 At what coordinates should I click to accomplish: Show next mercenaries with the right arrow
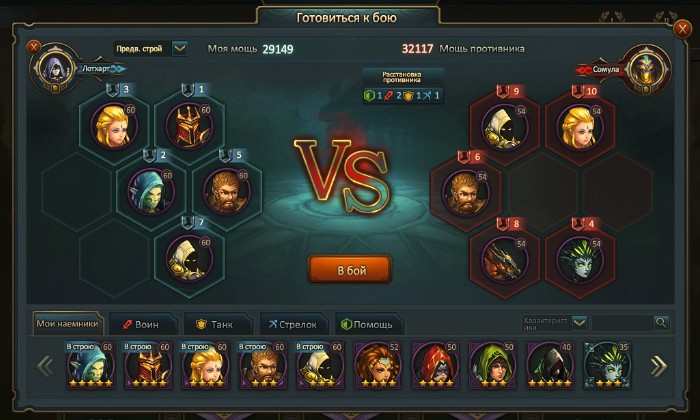[658, 366]
